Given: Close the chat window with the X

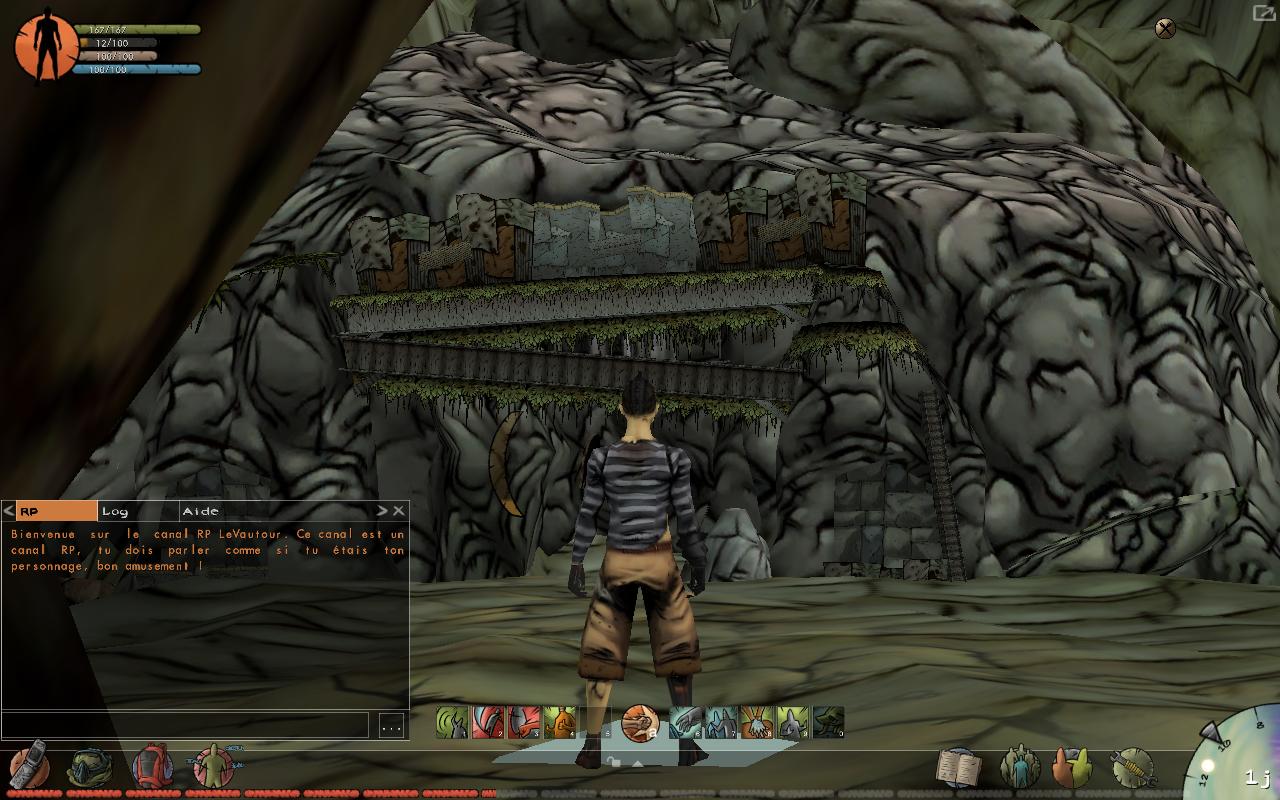Looking at the screenshot, I should pyautogui.click(x=398, y=511).
